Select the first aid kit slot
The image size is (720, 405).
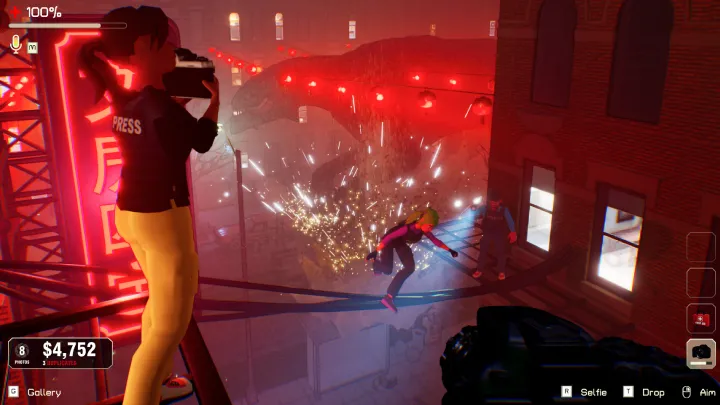pos(701,319)
